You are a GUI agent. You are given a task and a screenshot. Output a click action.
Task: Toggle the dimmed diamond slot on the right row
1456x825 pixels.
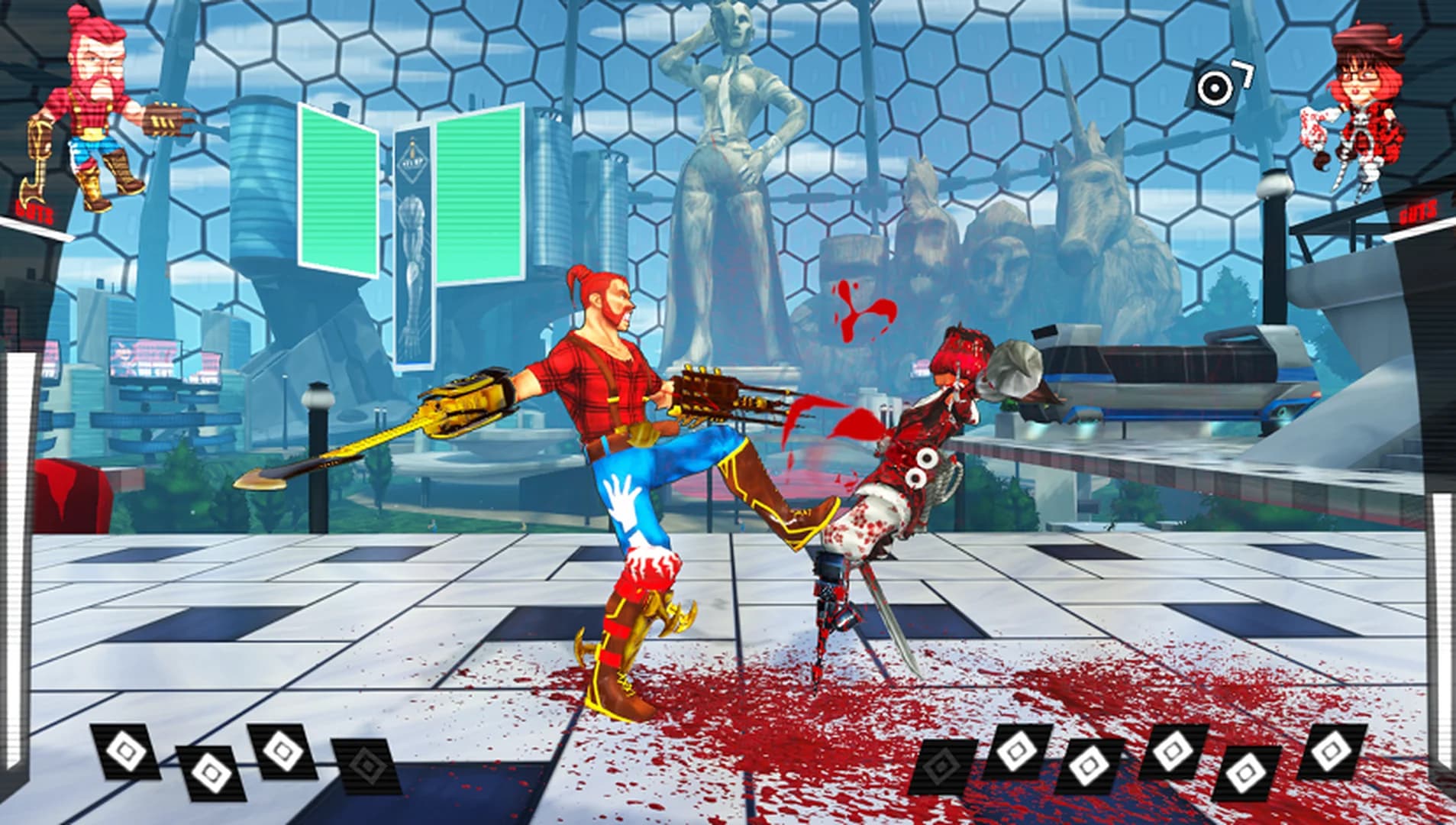point(941,767)
